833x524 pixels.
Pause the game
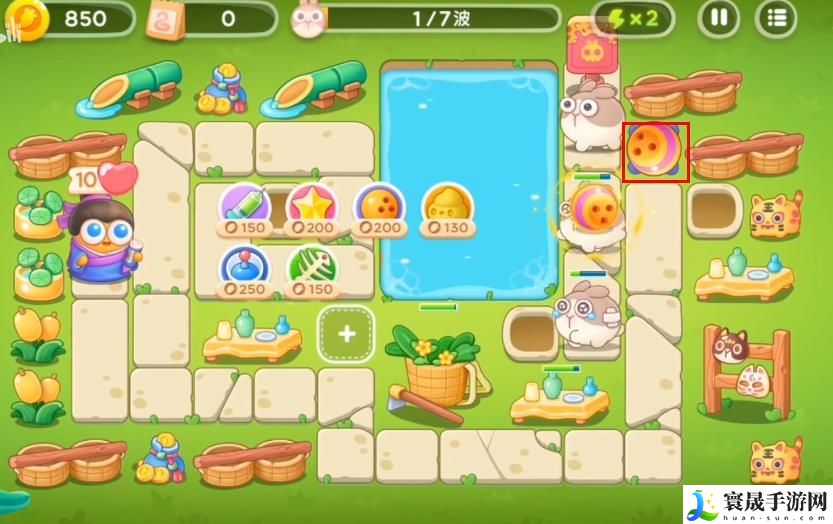point(718,17)
